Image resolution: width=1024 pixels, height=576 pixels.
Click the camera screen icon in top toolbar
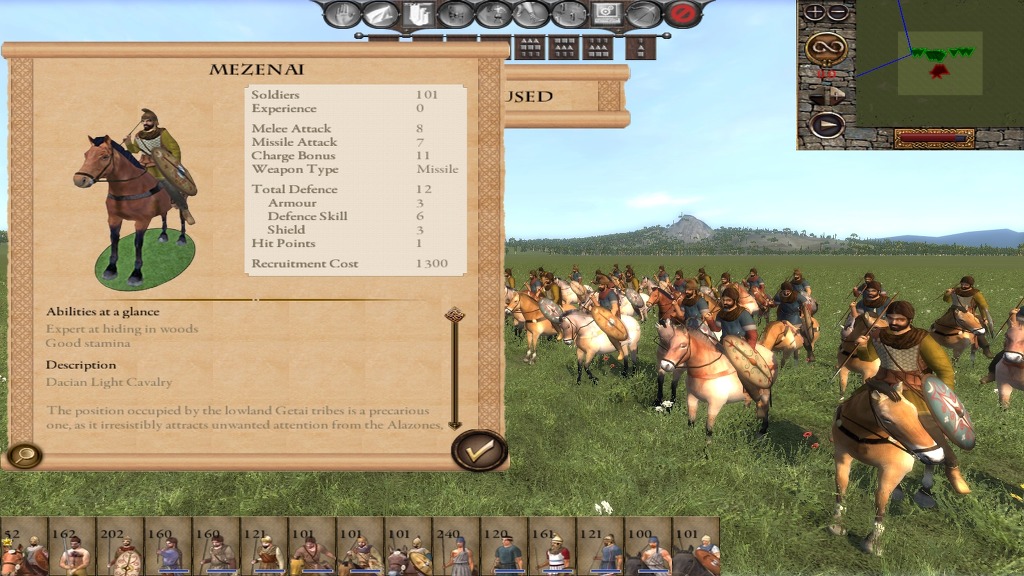pyautogui.click(x=606, y=14)
